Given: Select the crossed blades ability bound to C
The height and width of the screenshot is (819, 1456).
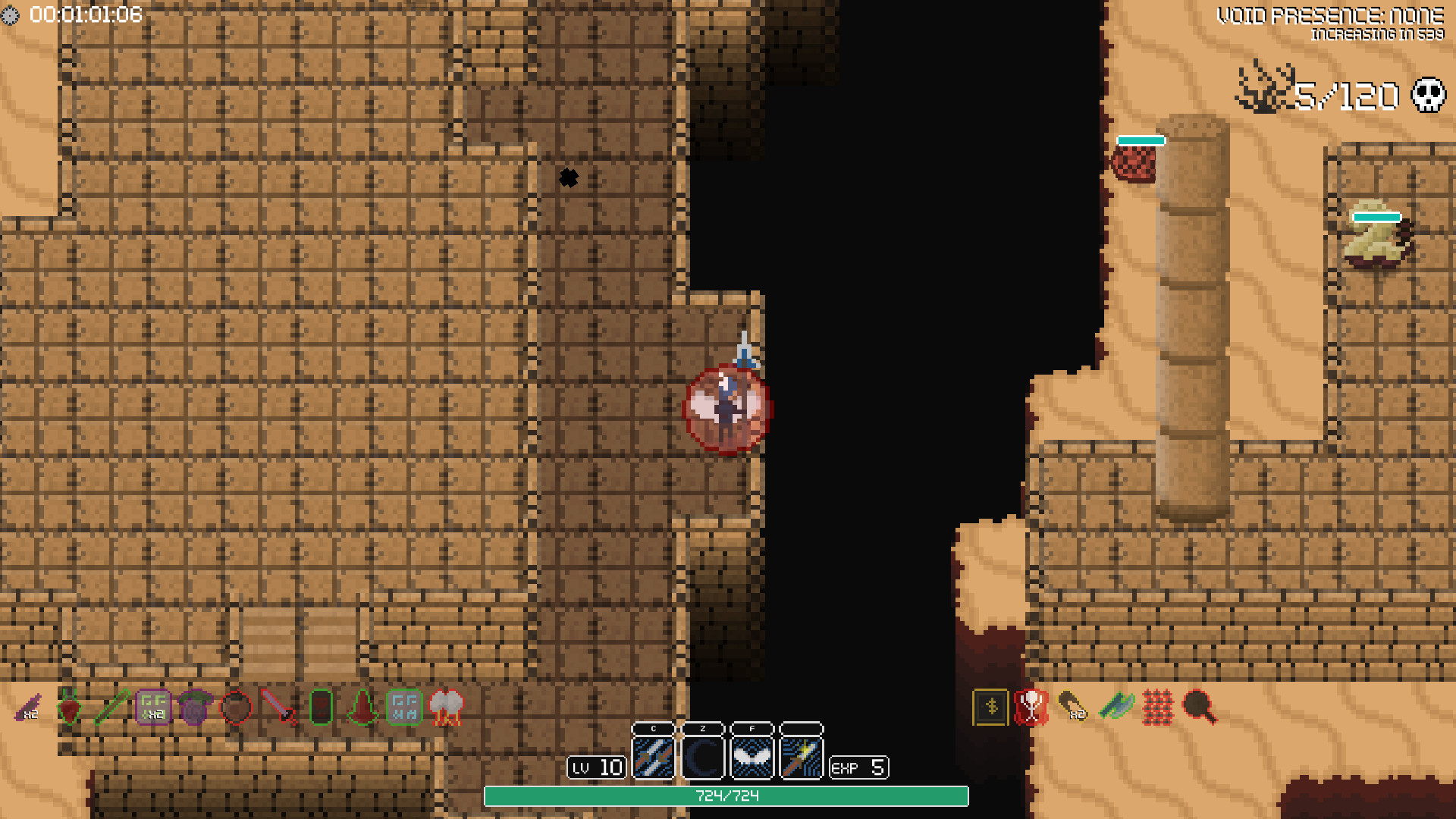Looking at the screenshot, I should (654, 759).
